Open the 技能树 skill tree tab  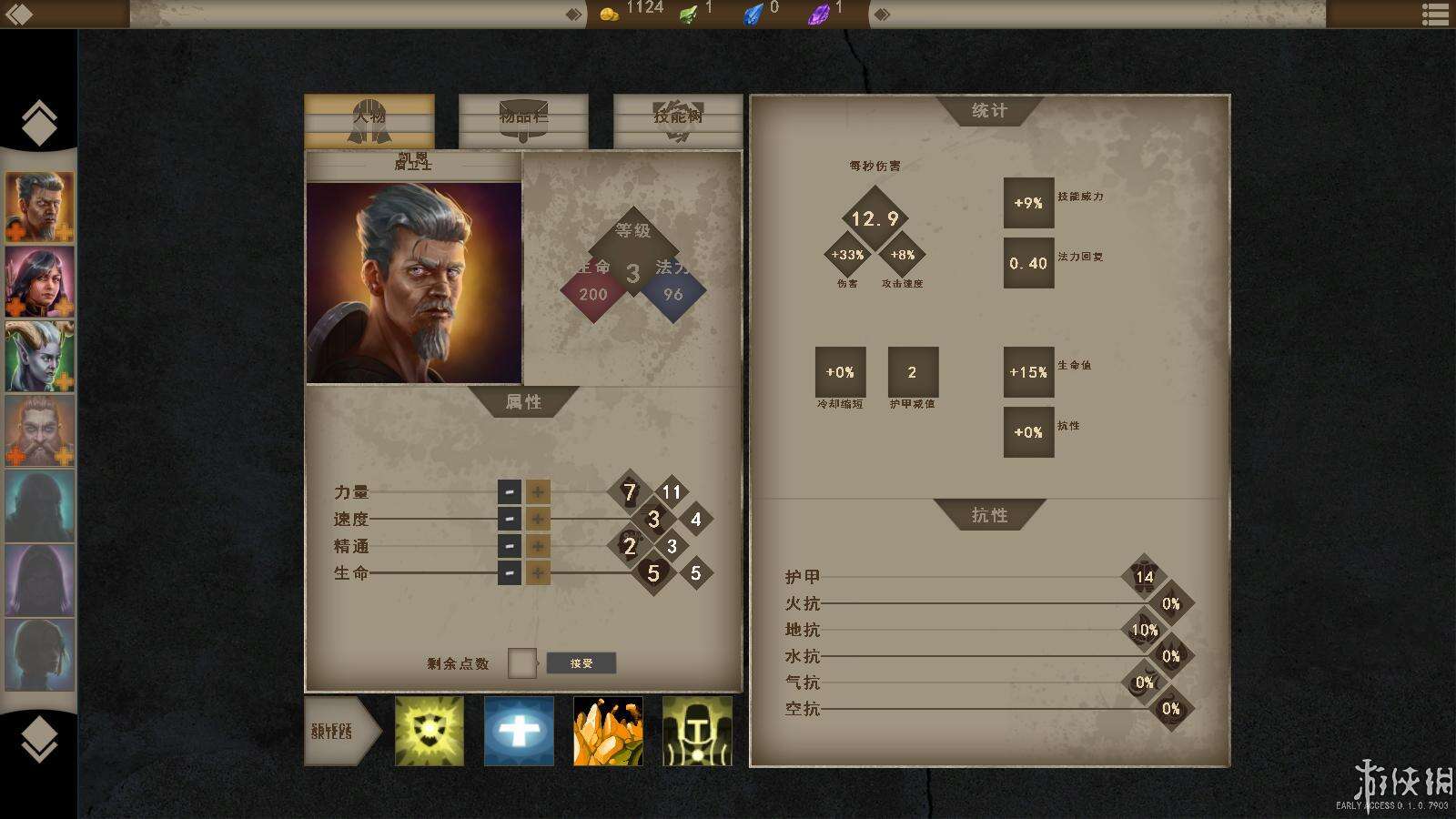tap(677, 116)
